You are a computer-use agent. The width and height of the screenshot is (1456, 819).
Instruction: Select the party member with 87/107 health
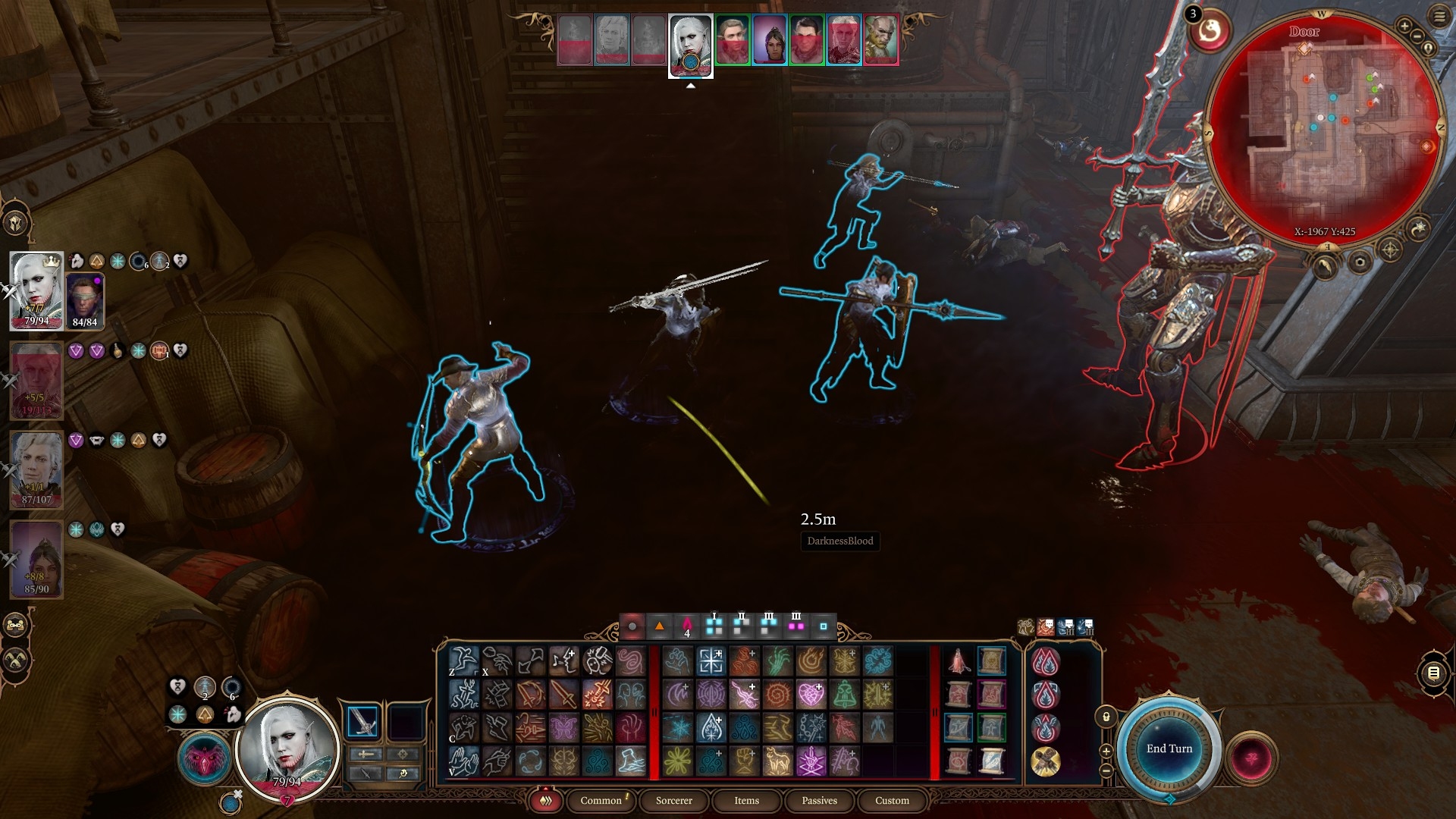pos(36,469)
